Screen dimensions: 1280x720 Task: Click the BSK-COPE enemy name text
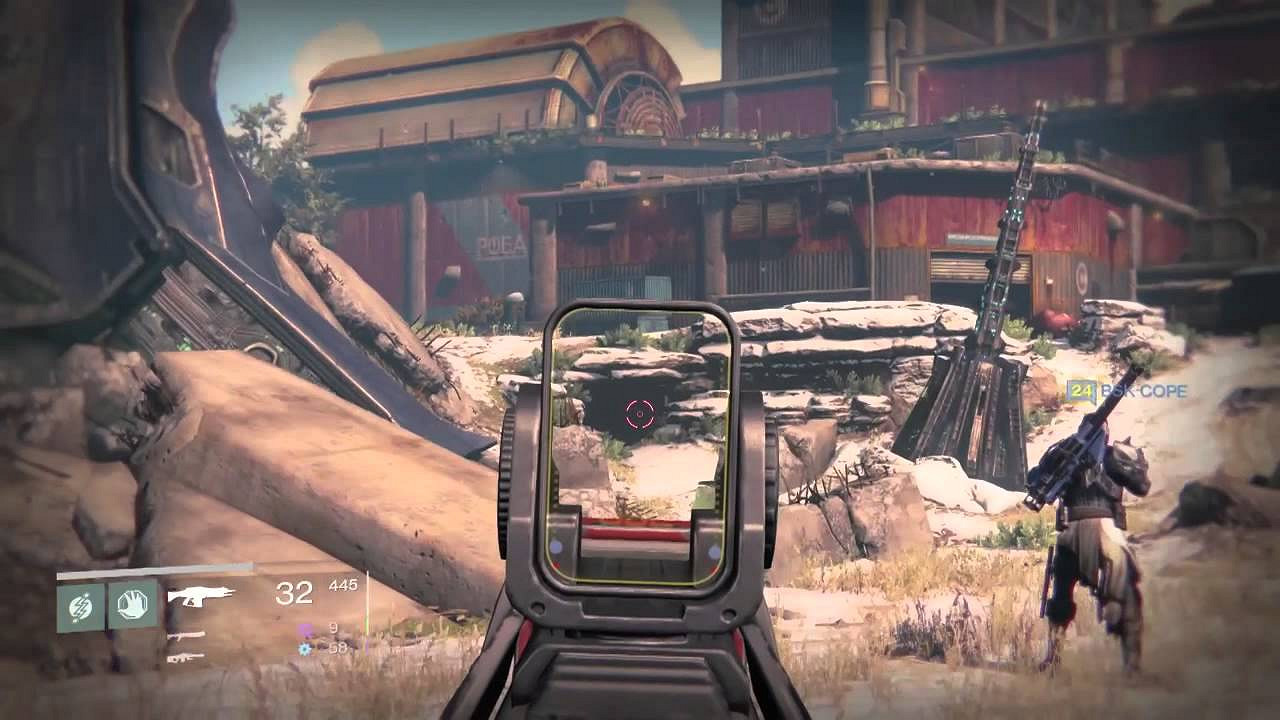pos(1144,390)
